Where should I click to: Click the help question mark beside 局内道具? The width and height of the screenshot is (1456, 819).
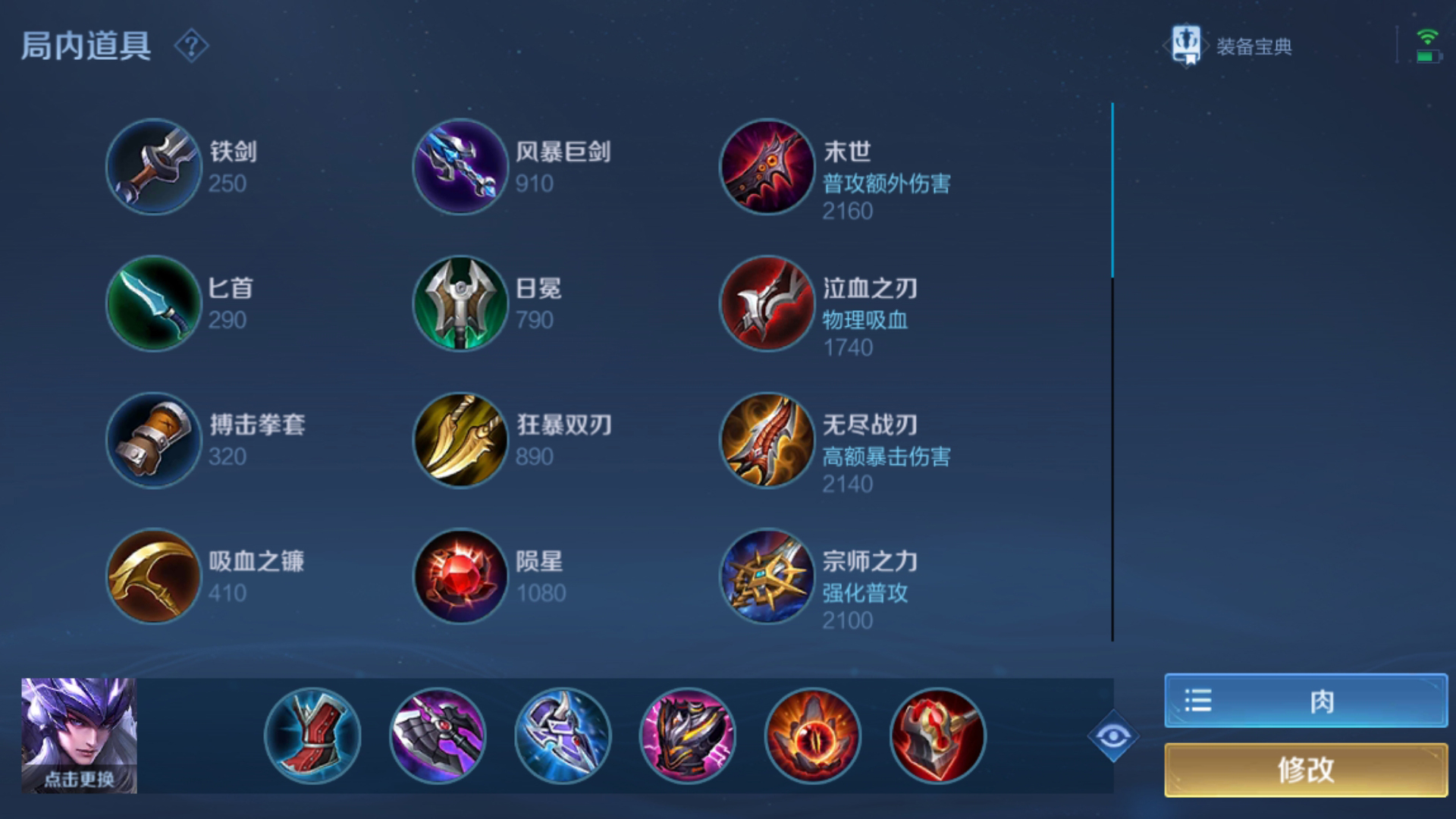point(192,47)
